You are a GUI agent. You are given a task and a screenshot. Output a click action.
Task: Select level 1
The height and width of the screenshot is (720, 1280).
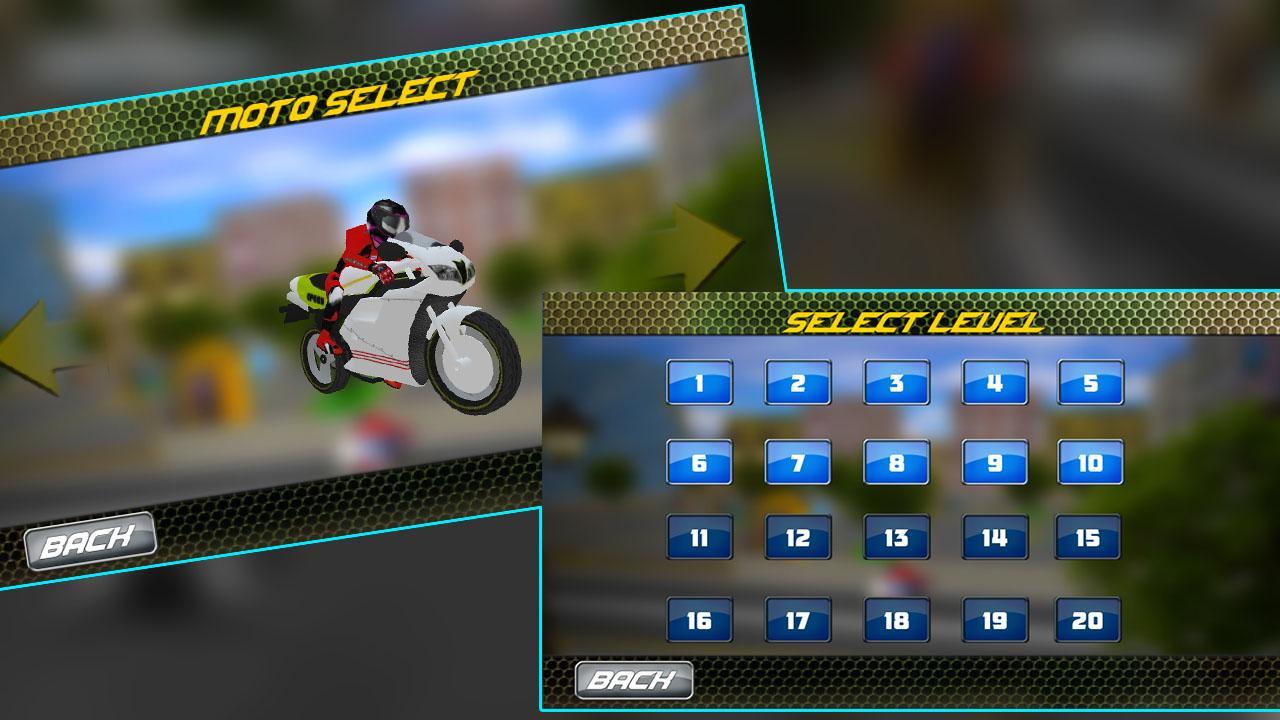700,382
